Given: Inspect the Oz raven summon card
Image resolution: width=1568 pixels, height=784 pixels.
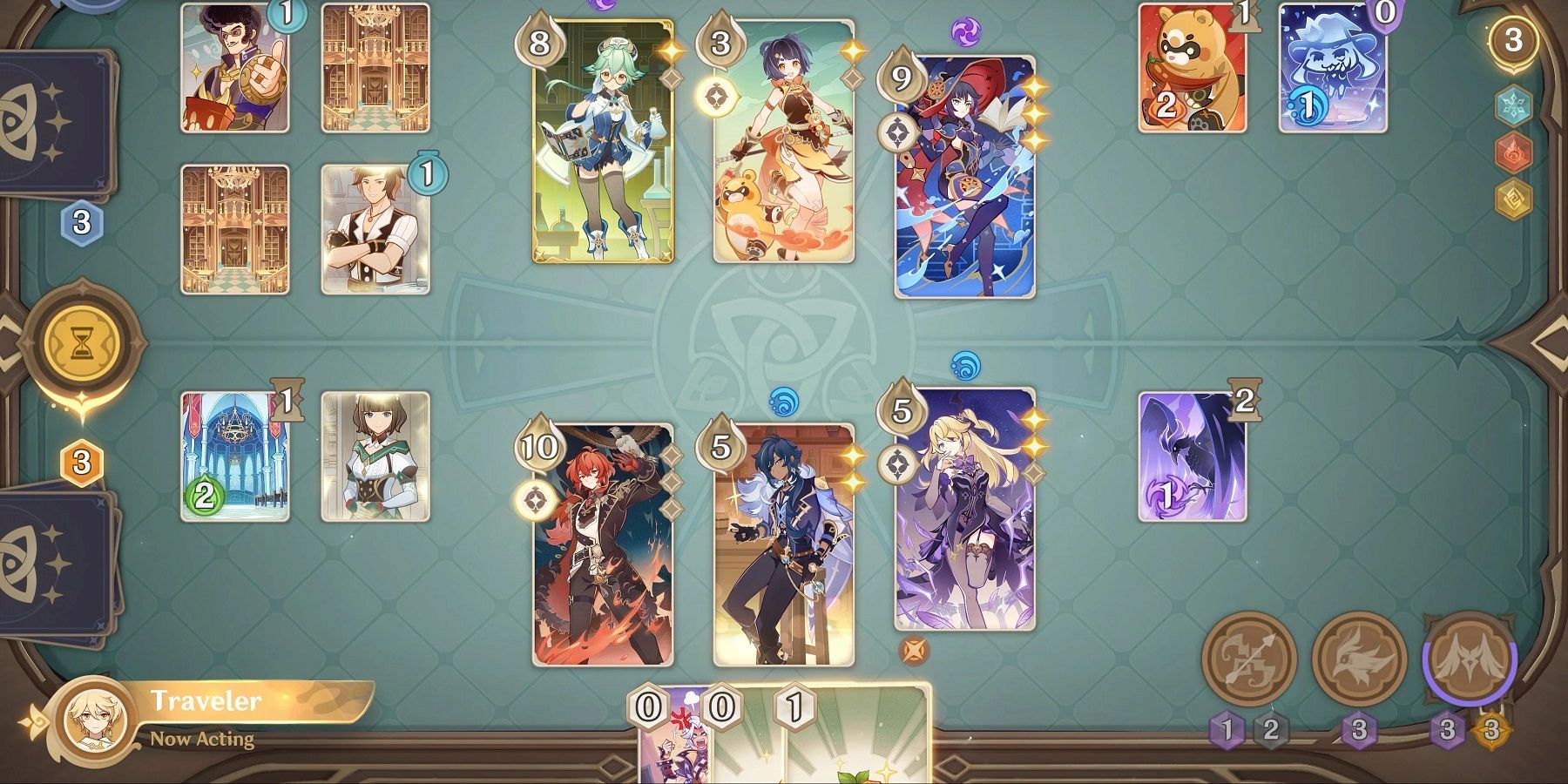Looking at the screenshot, I should coord(1192,457).
